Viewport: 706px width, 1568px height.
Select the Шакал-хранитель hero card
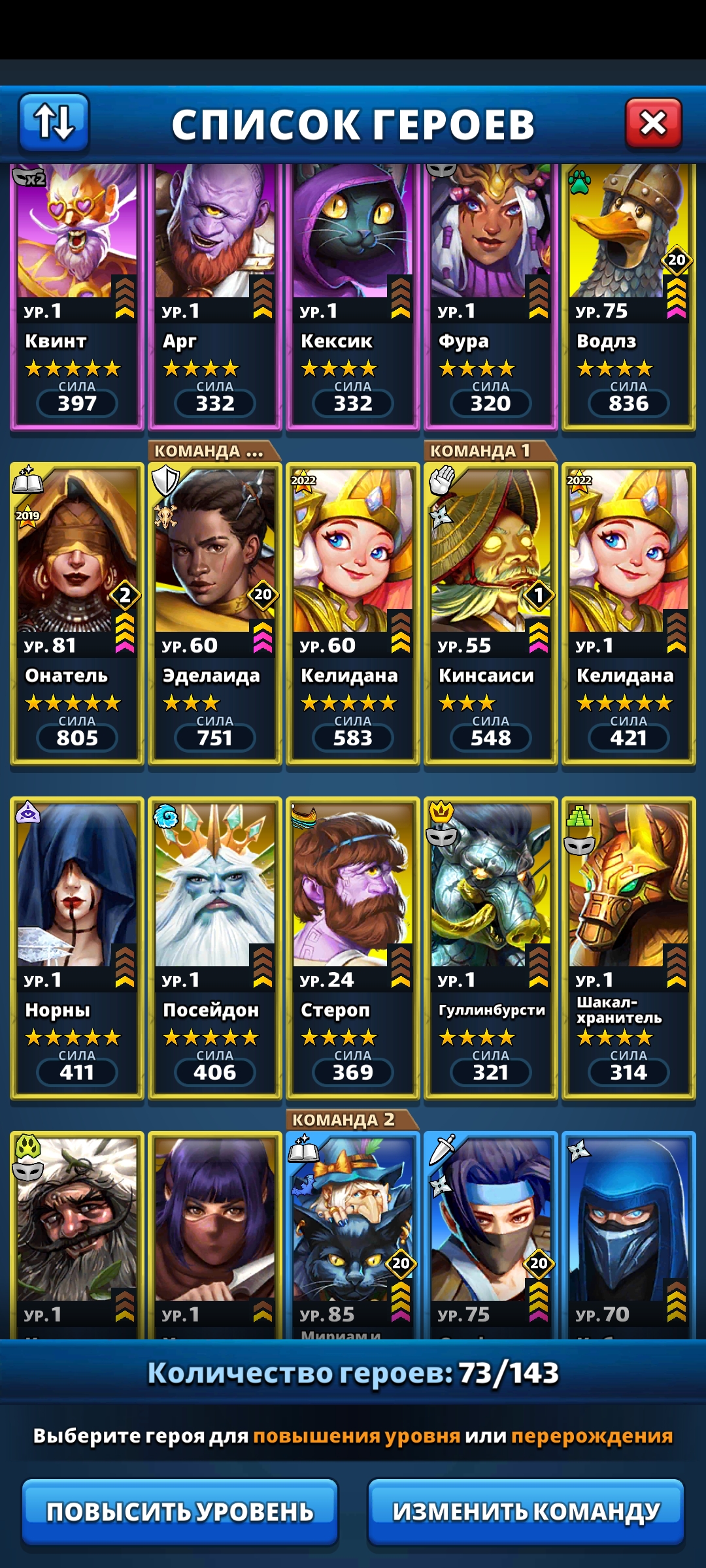(x=629, y=947)
